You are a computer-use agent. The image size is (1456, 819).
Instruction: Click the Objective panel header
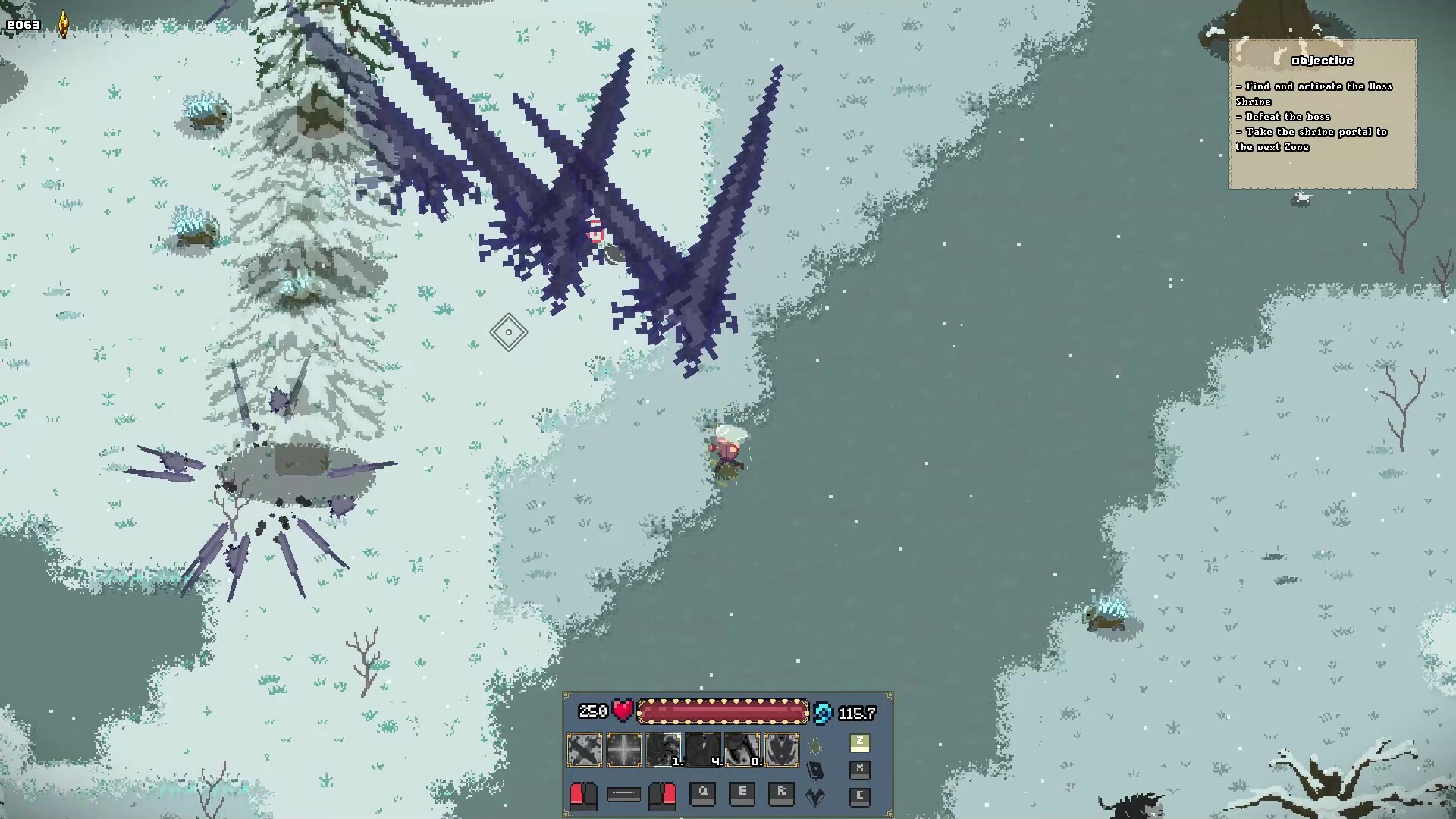(1322, 61)
